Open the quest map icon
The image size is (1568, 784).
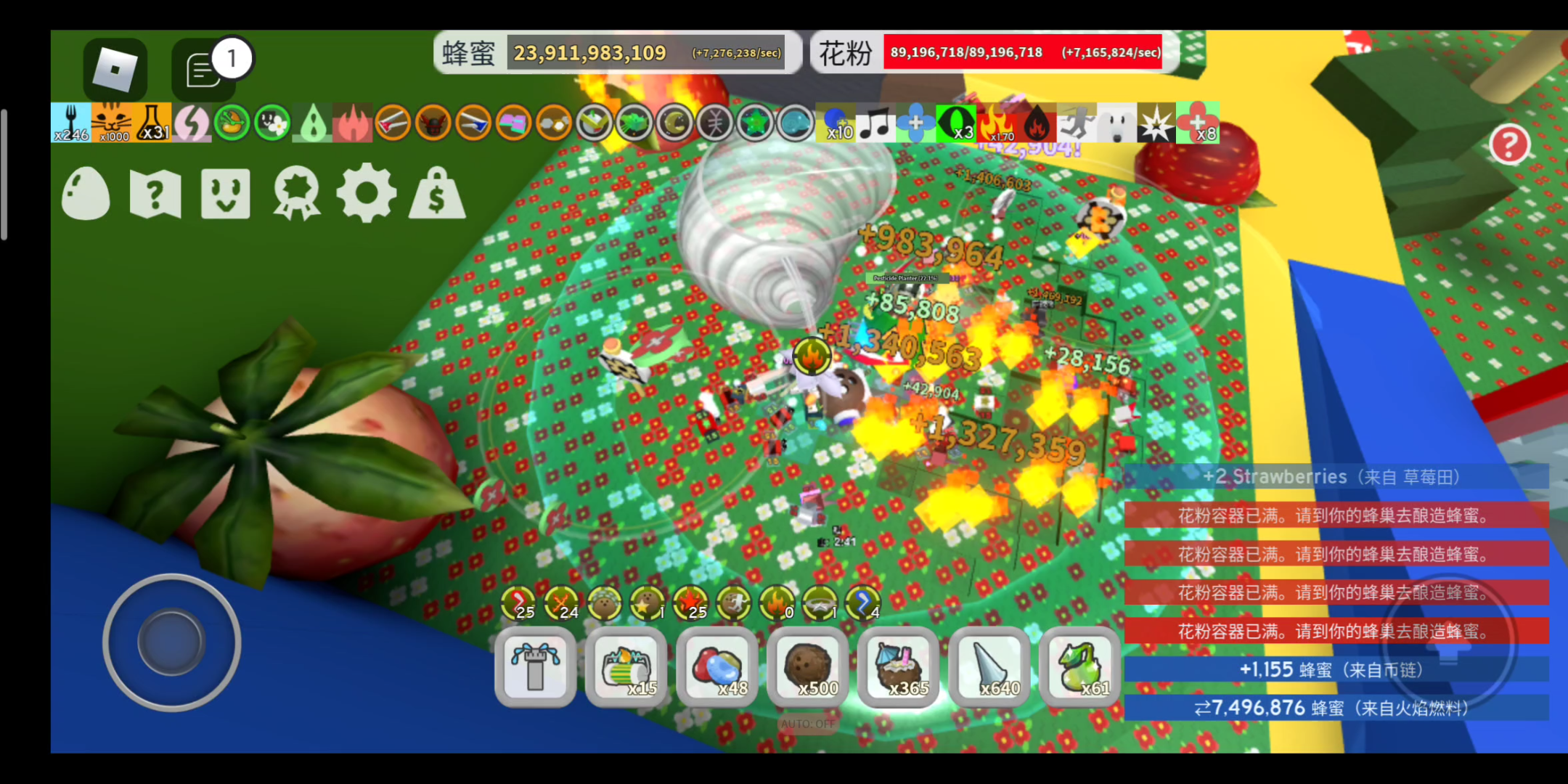click(x=156, y=195)
